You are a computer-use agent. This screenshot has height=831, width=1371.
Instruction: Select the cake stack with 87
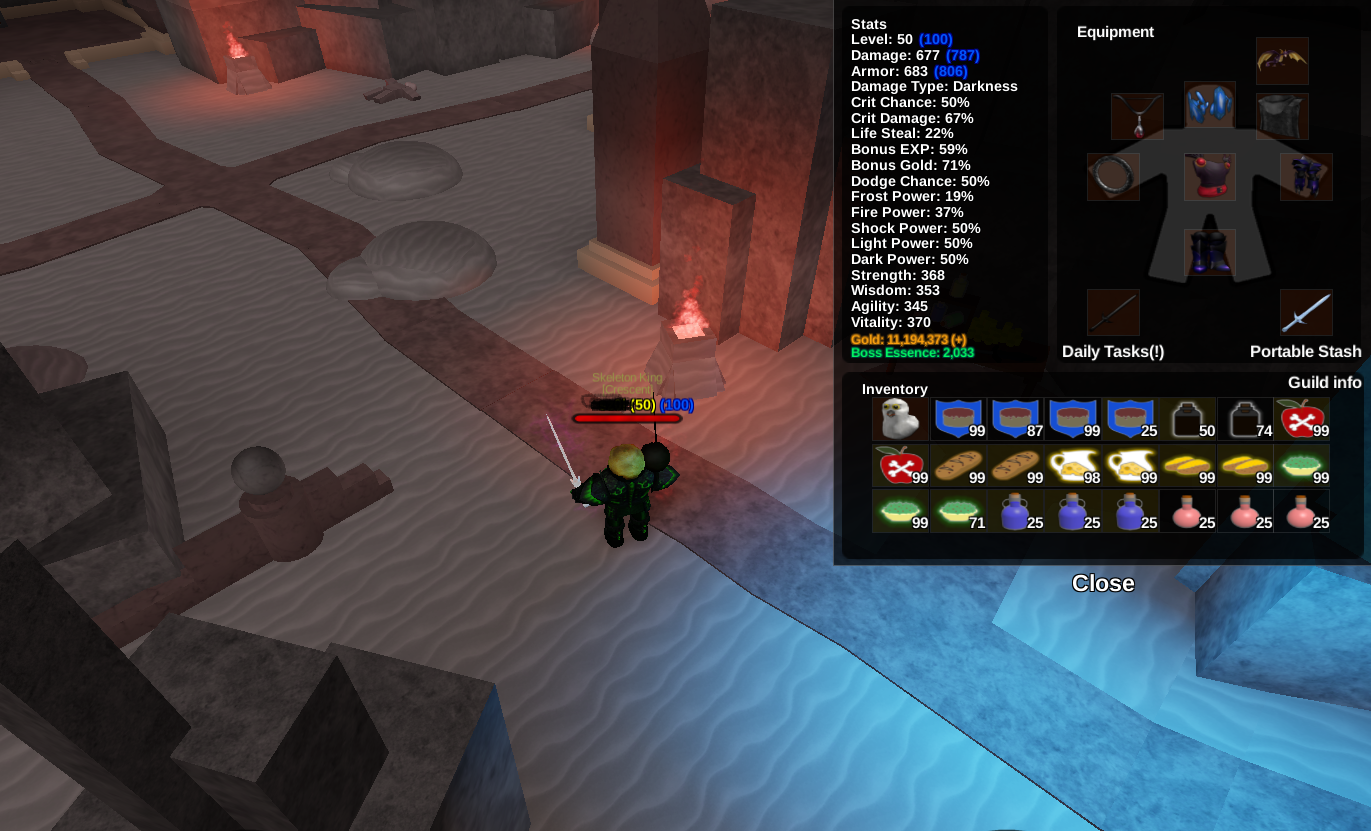[x=1016, y=419]
